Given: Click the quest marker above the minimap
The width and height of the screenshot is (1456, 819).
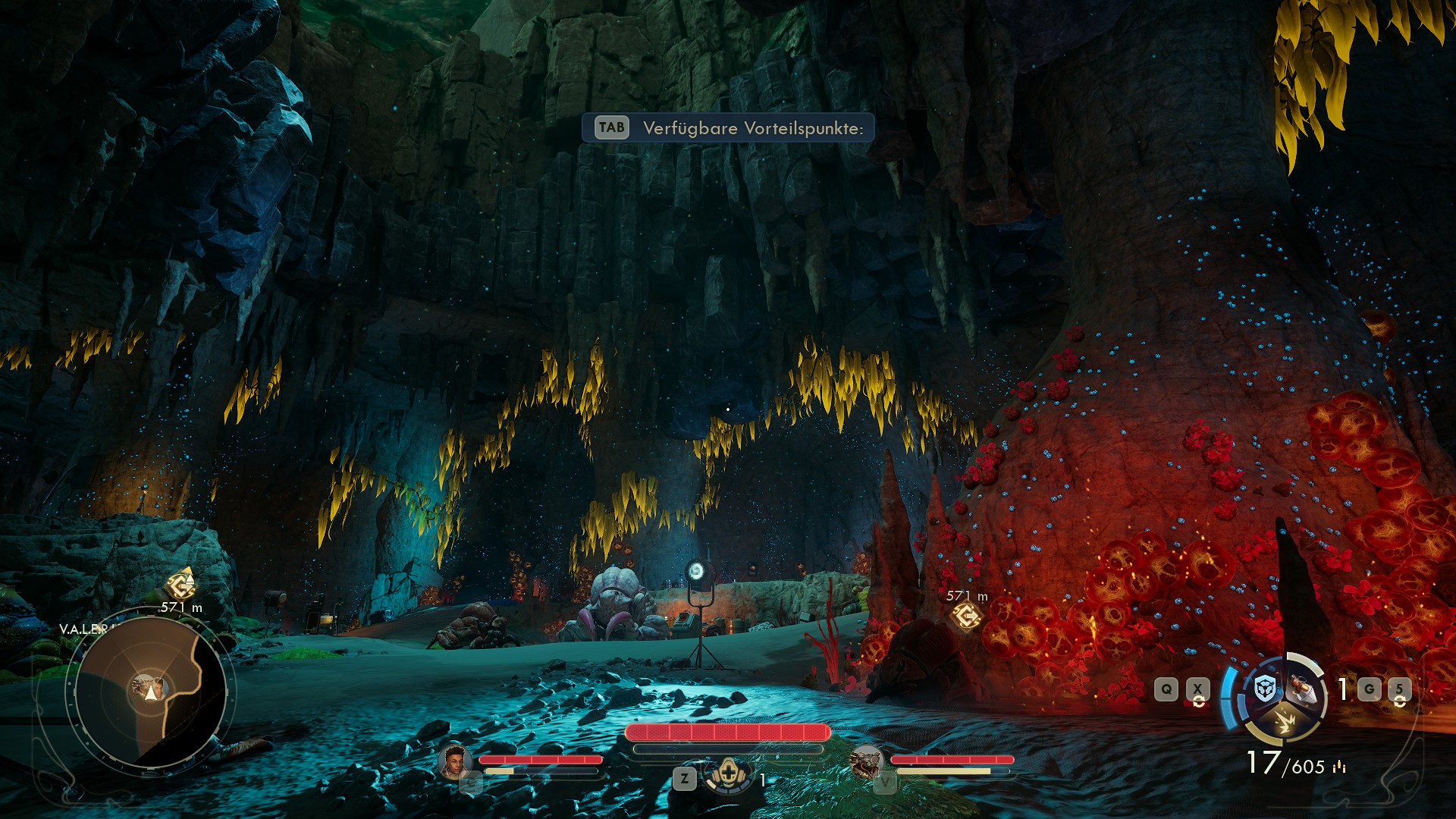Looking at the screenshot, I should pyautogui.click(x=180, y=585).
